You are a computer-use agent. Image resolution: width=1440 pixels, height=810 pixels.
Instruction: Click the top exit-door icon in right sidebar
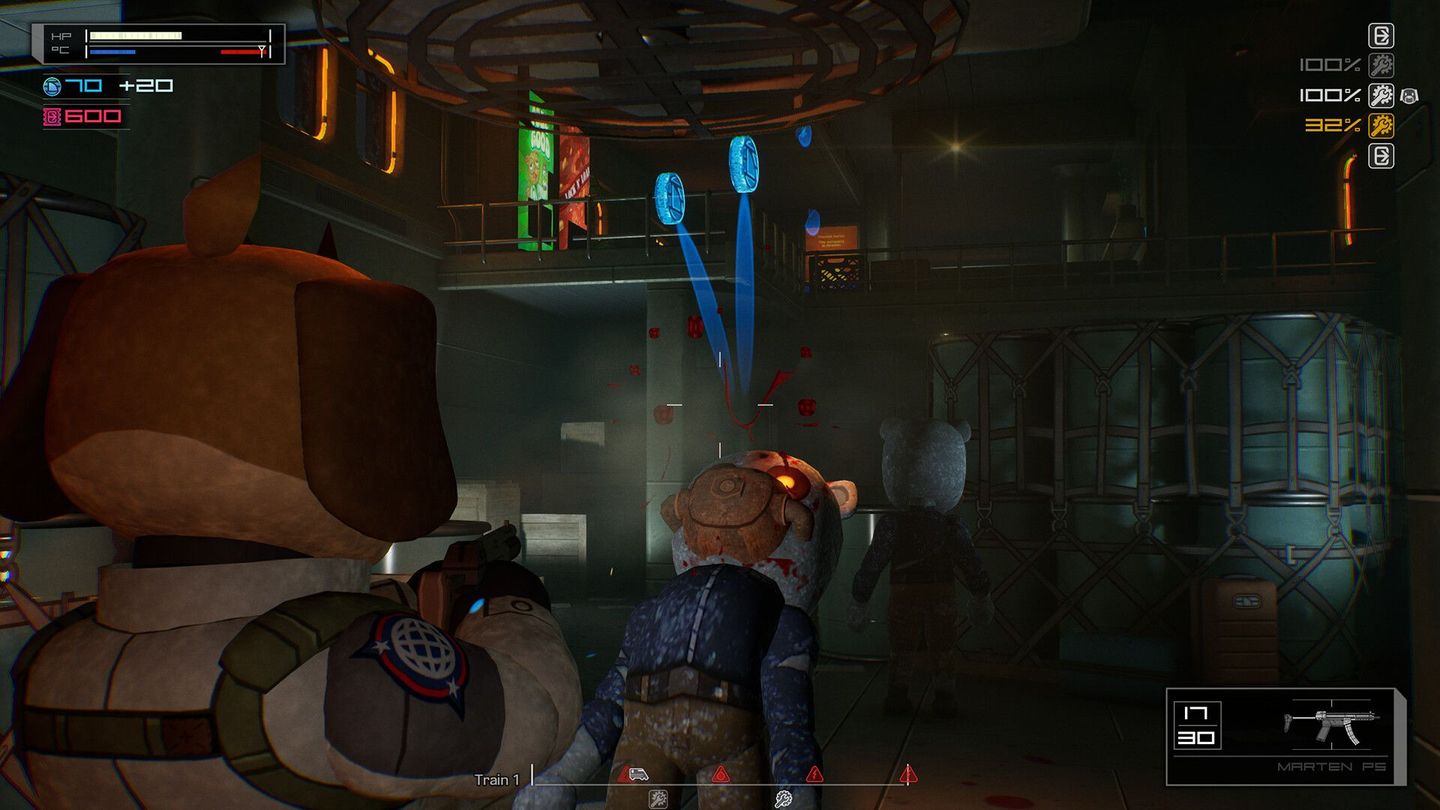1381,36
